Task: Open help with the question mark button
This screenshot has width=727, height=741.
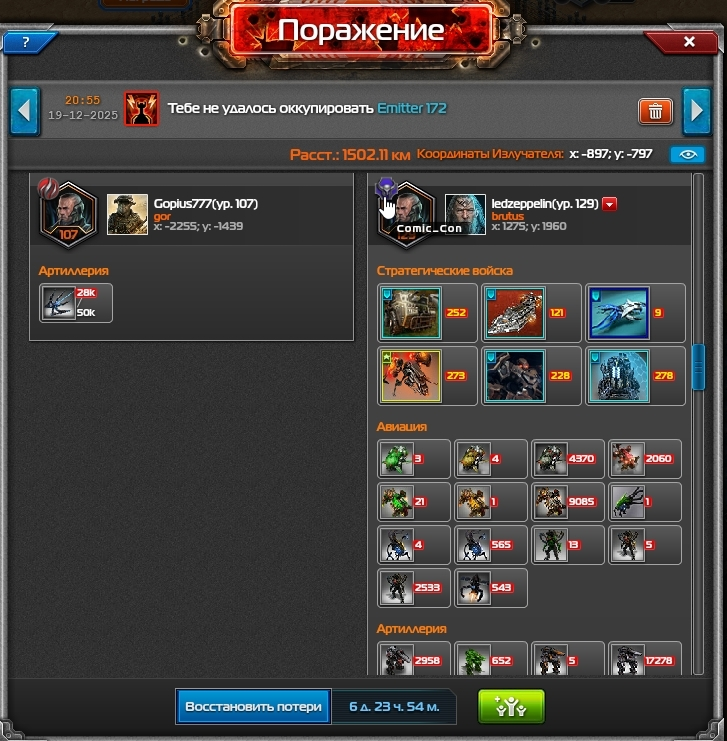Action: pyautogui.click(x=25, y=42)
